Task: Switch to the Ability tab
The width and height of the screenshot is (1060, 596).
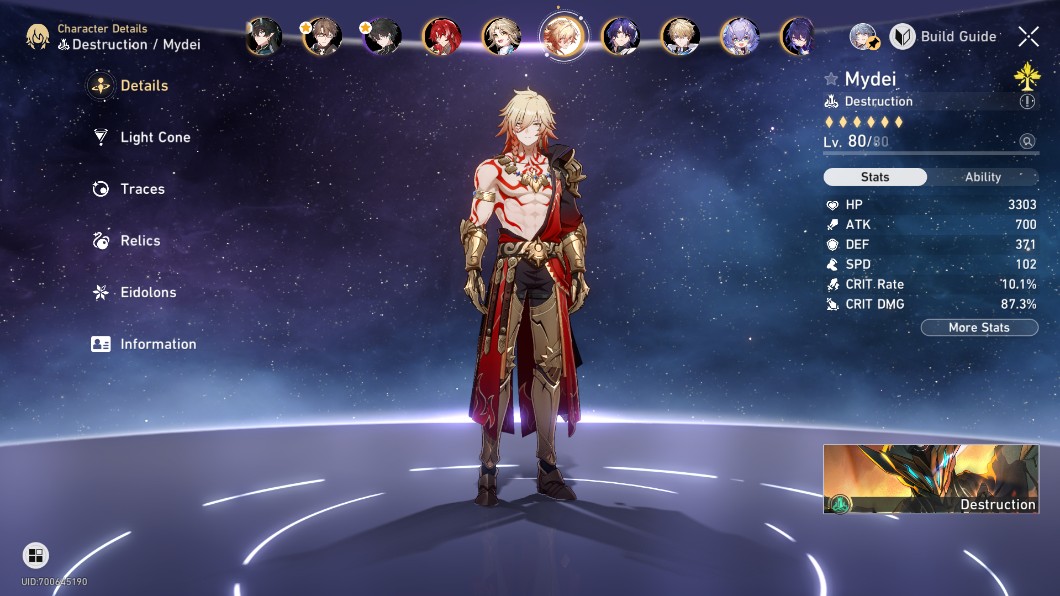Action: 982,177
